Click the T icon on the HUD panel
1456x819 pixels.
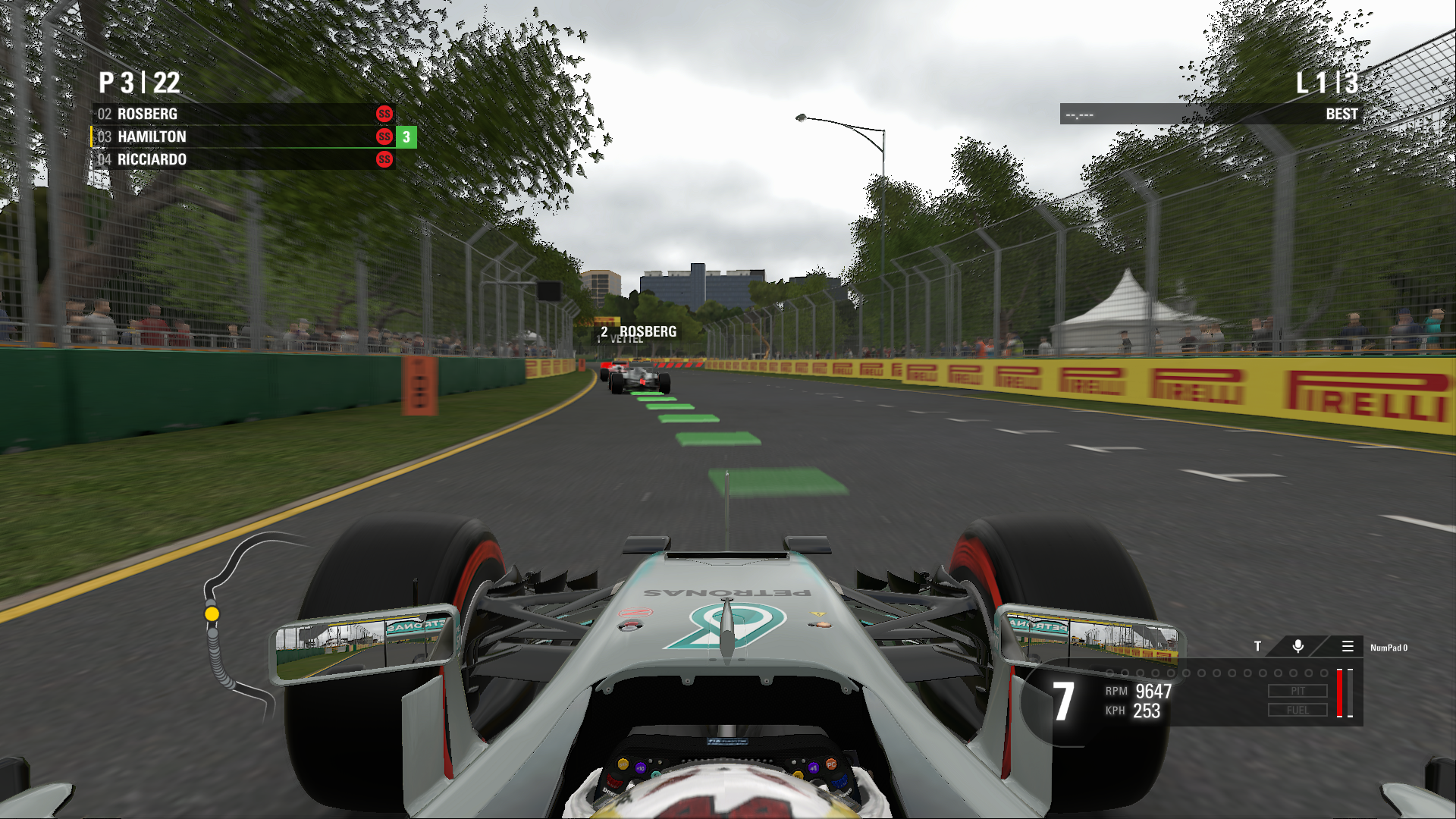pyautogui.click(x=1257, y=646)
